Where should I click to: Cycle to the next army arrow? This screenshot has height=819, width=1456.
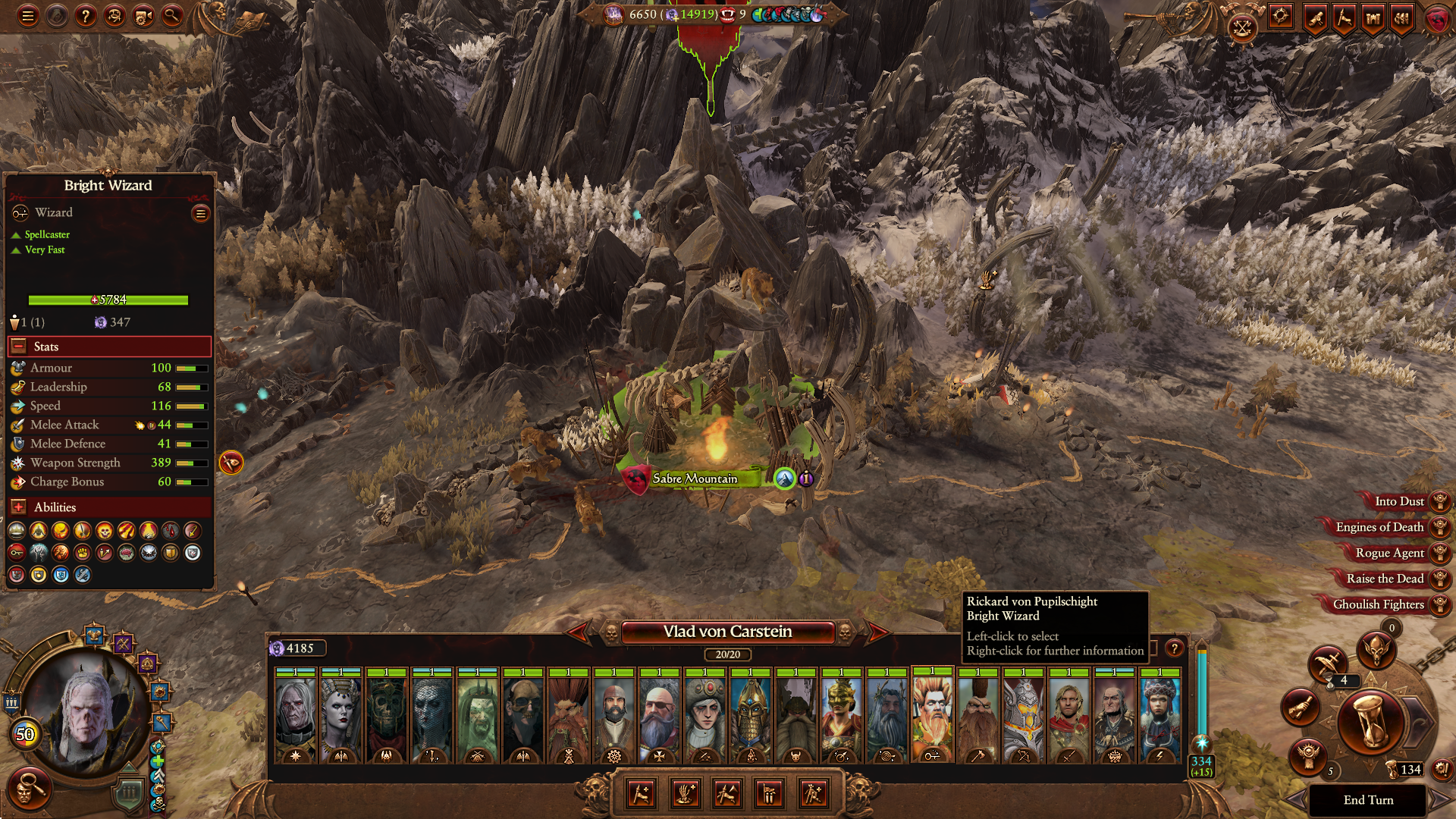(x=877, y=632)
